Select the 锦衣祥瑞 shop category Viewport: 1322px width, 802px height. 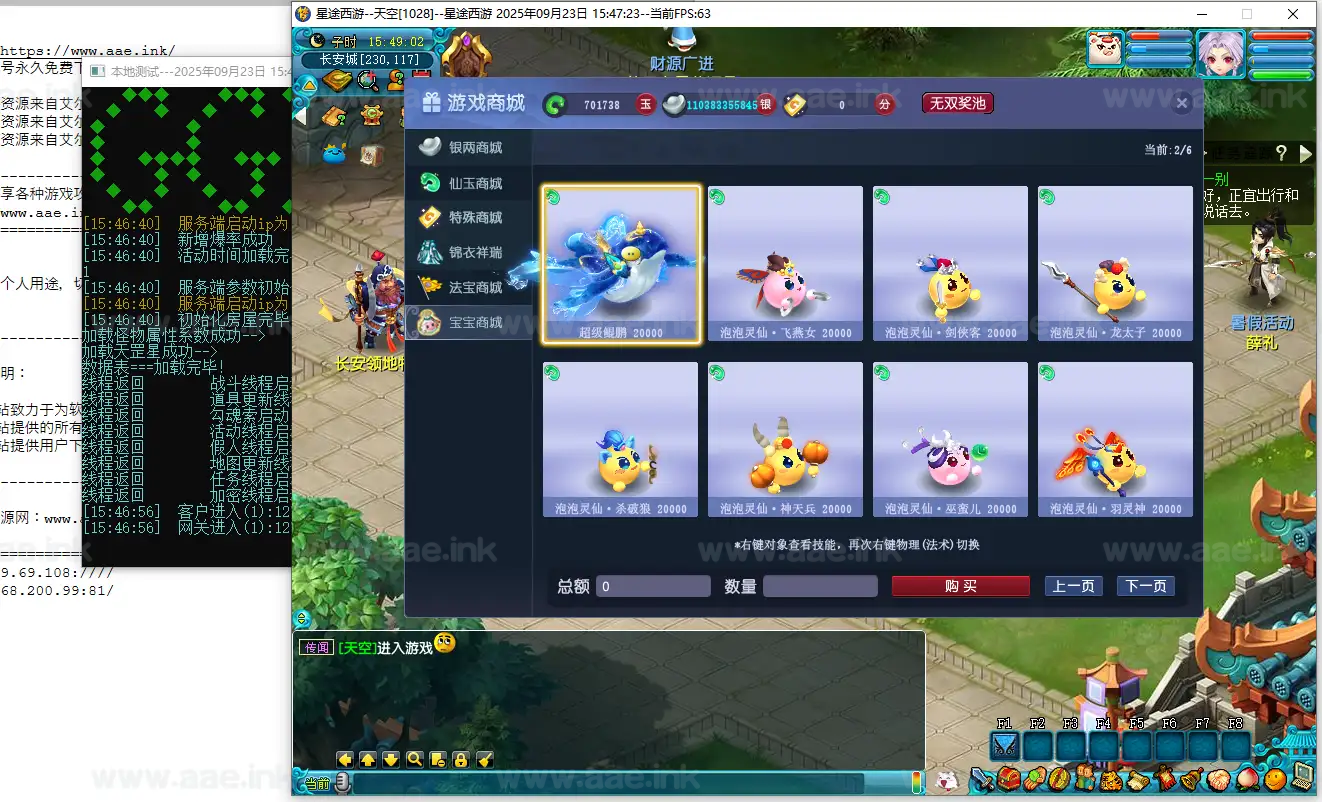(x=473, y=253)
